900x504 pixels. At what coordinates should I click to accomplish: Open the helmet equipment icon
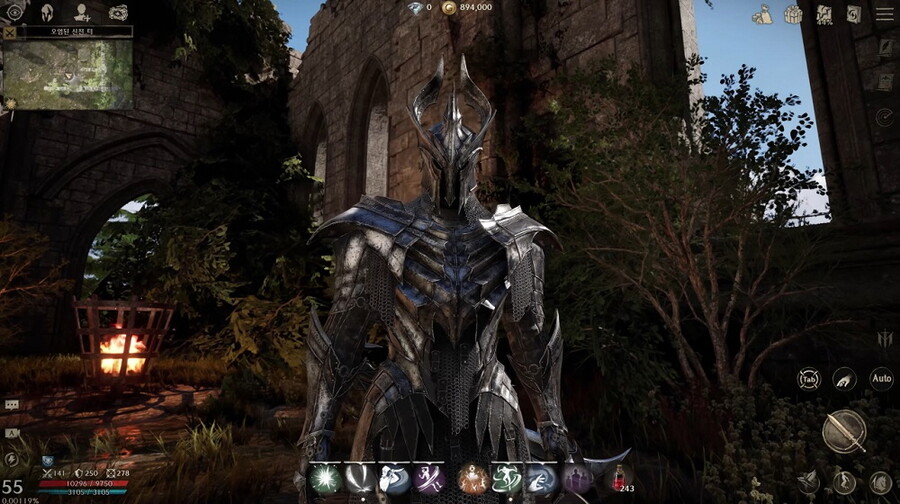click(47, 12)
